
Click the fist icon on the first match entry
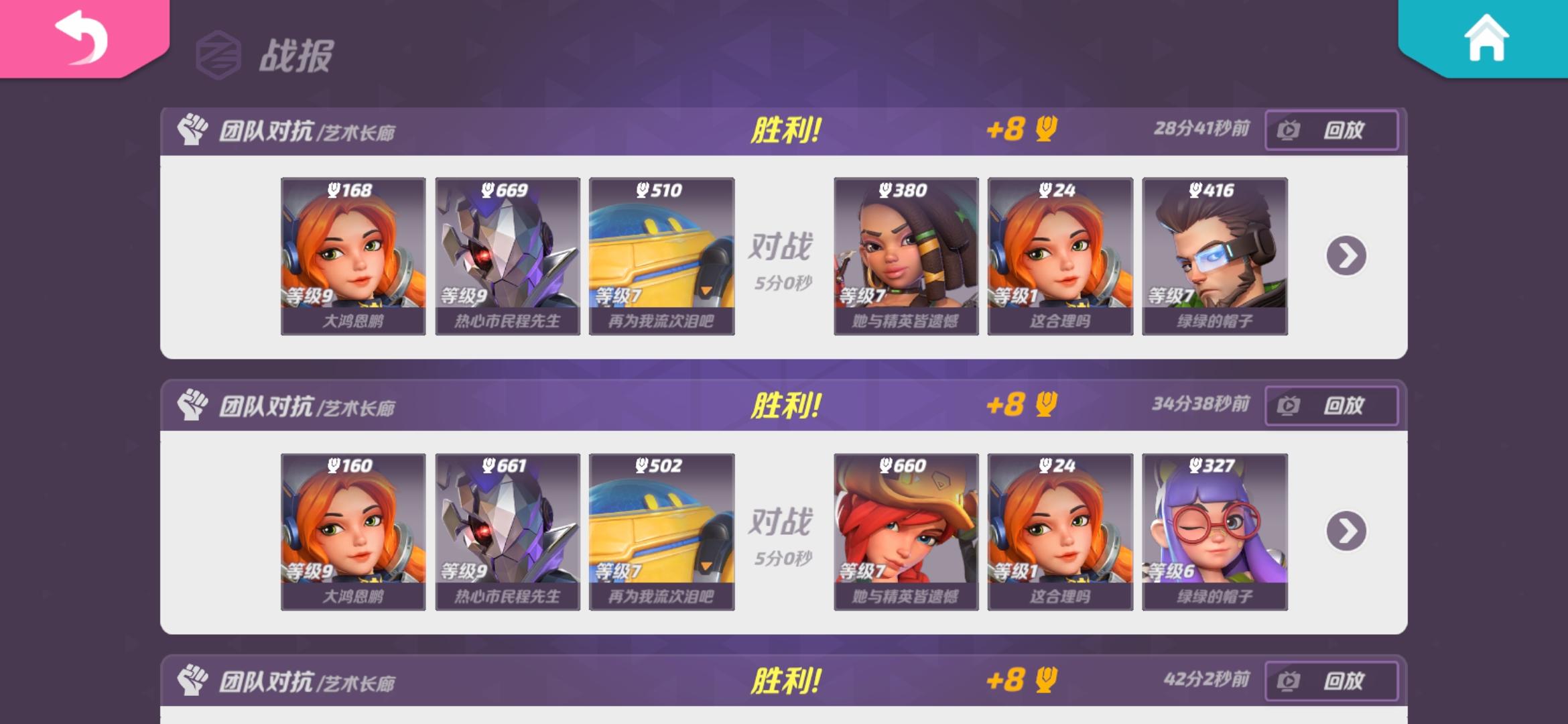pos(194,129)
